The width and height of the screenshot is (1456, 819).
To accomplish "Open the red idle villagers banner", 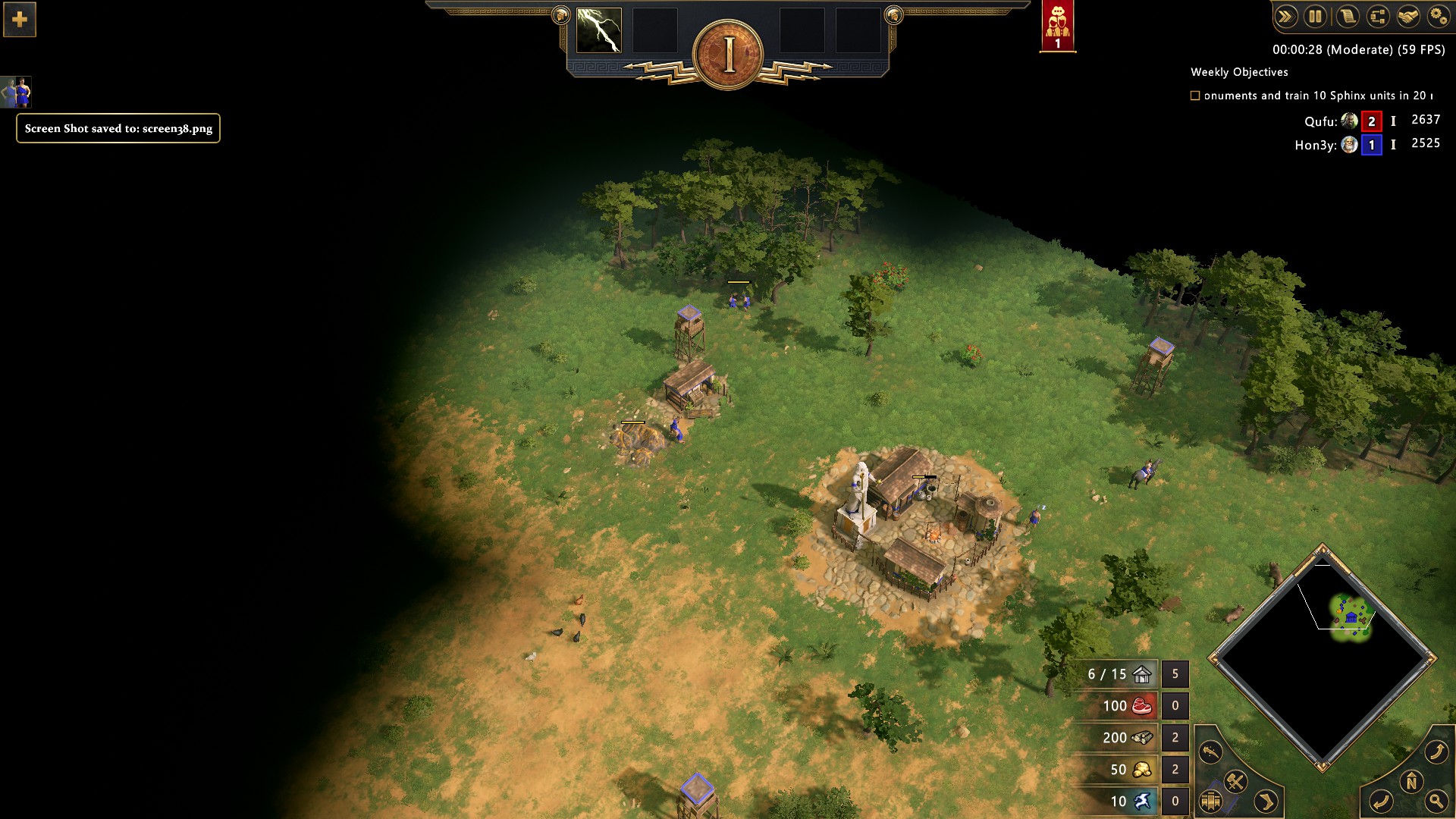I will pyautogui.click(x=1057, y=26).
